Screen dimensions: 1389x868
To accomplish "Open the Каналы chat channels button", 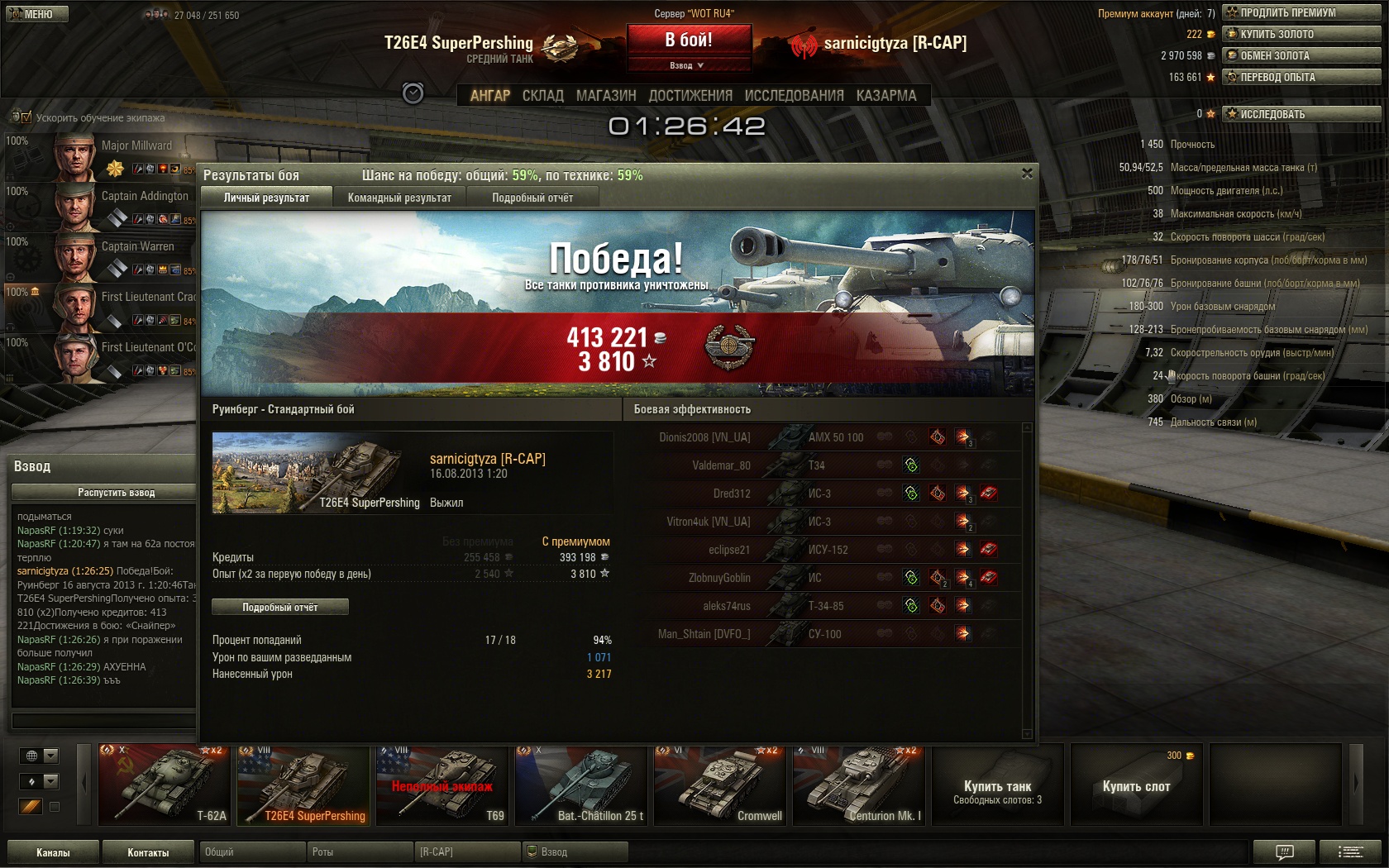I will [53, 852].
